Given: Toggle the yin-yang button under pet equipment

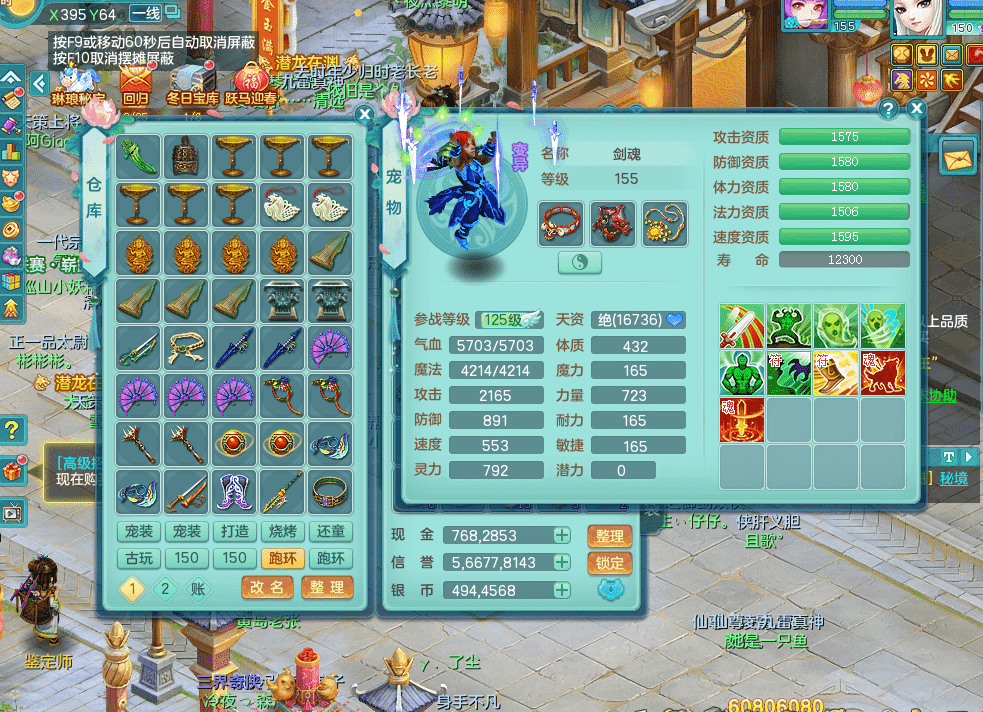Looking at the screenshot, I should coord(580,263).
